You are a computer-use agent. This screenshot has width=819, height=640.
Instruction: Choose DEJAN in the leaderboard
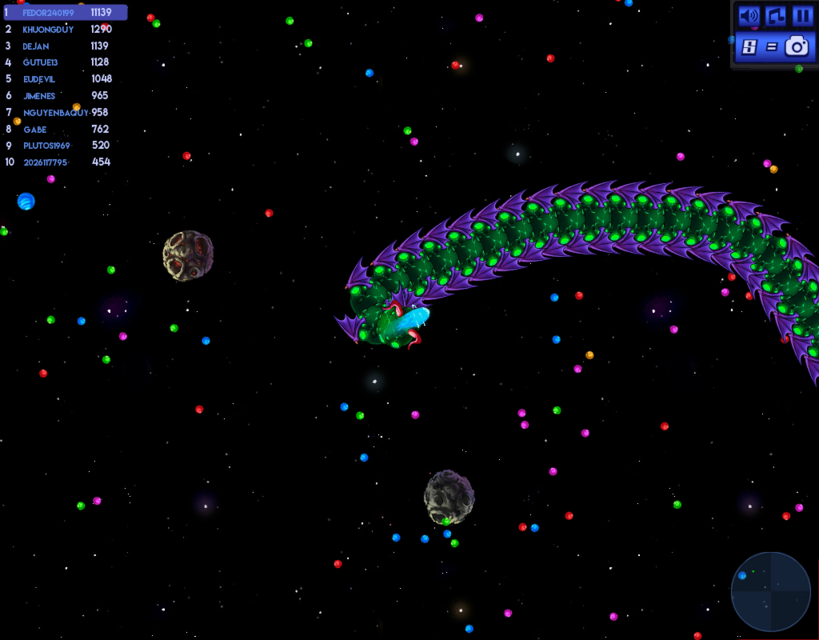38,46
